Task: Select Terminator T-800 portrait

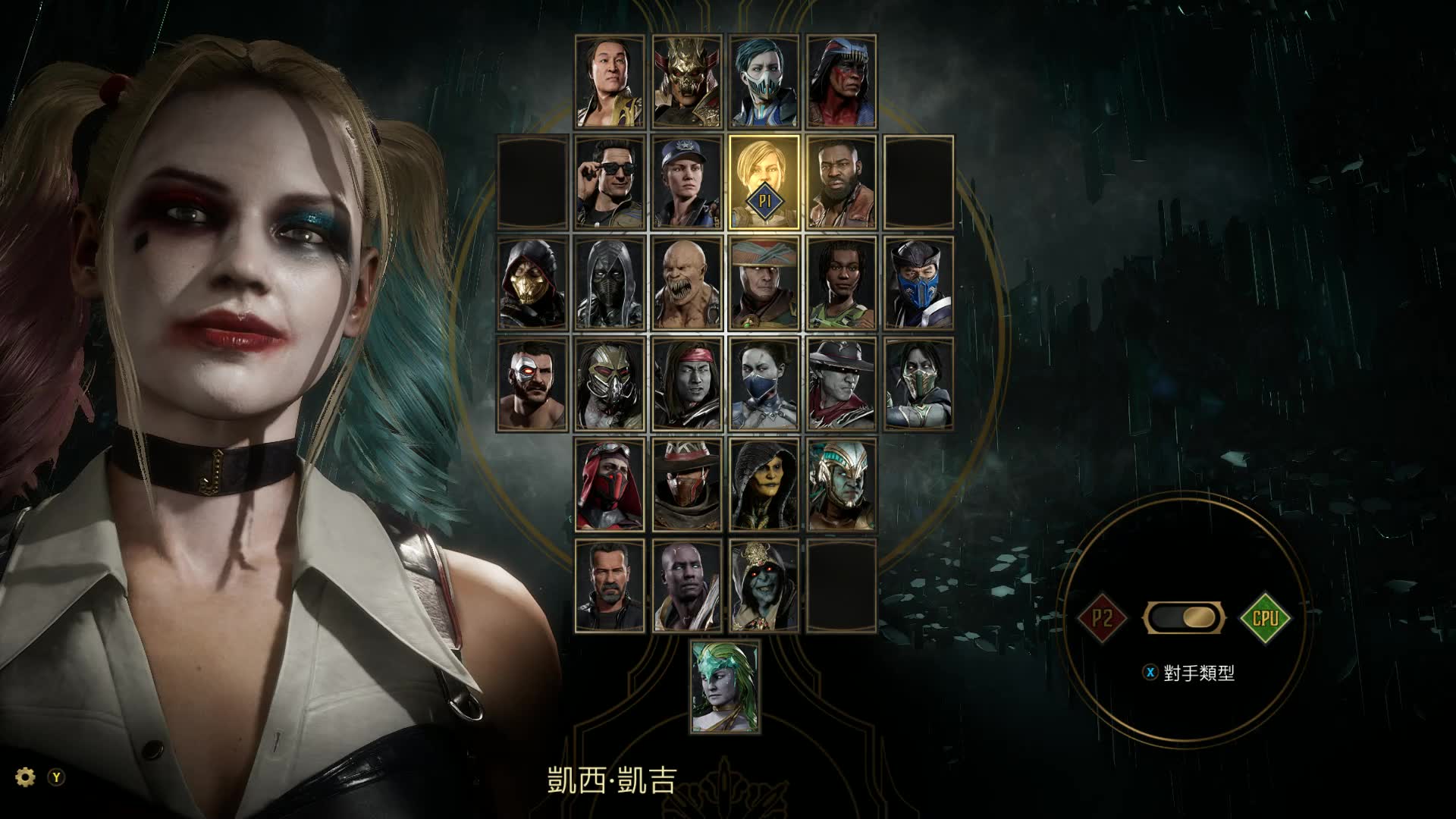Action: pyautogui.click(x=610, y=585)
